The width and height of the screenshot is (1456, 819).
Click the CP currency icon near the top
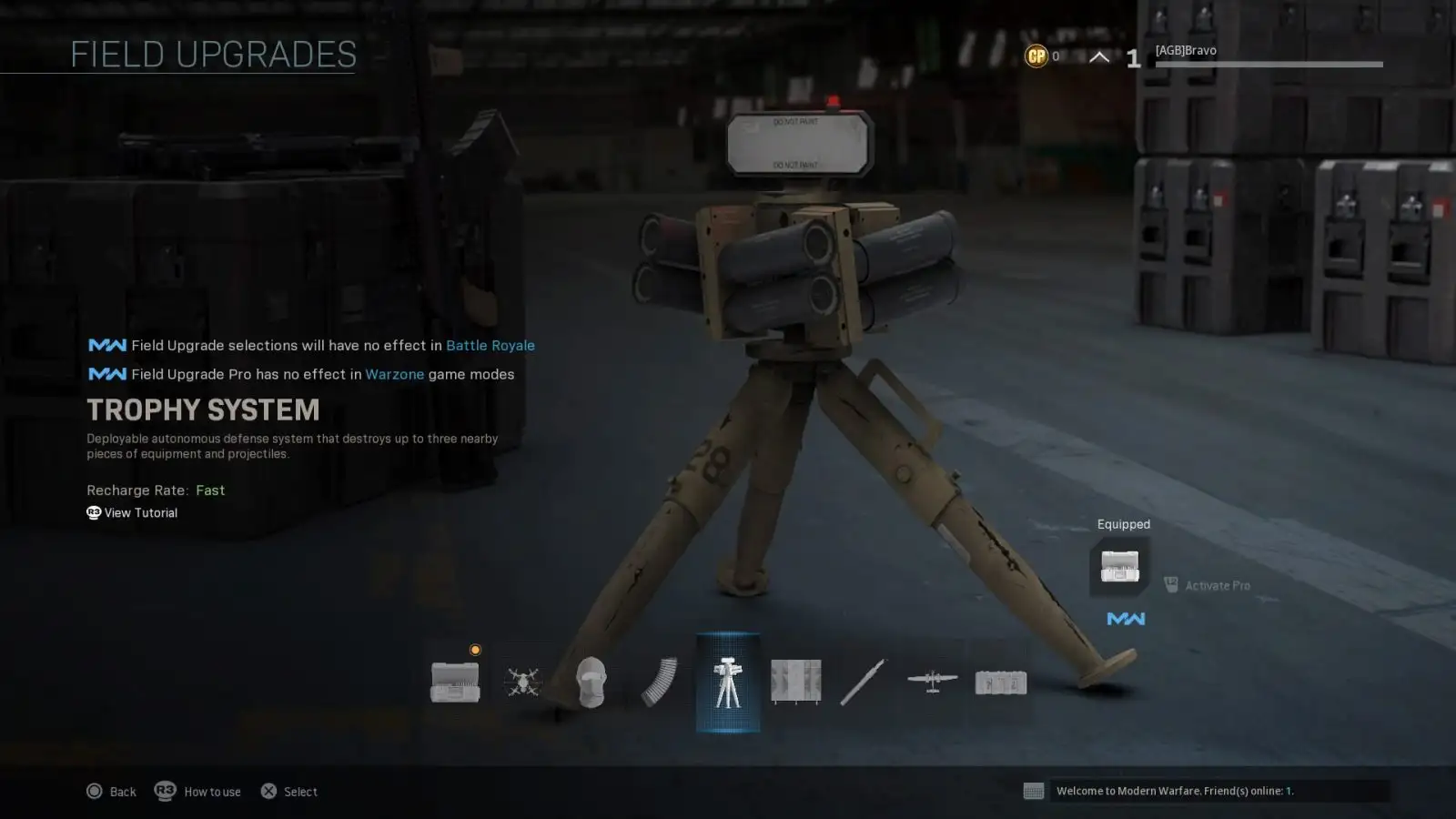pyautogui.click(x=1036, y=56)
